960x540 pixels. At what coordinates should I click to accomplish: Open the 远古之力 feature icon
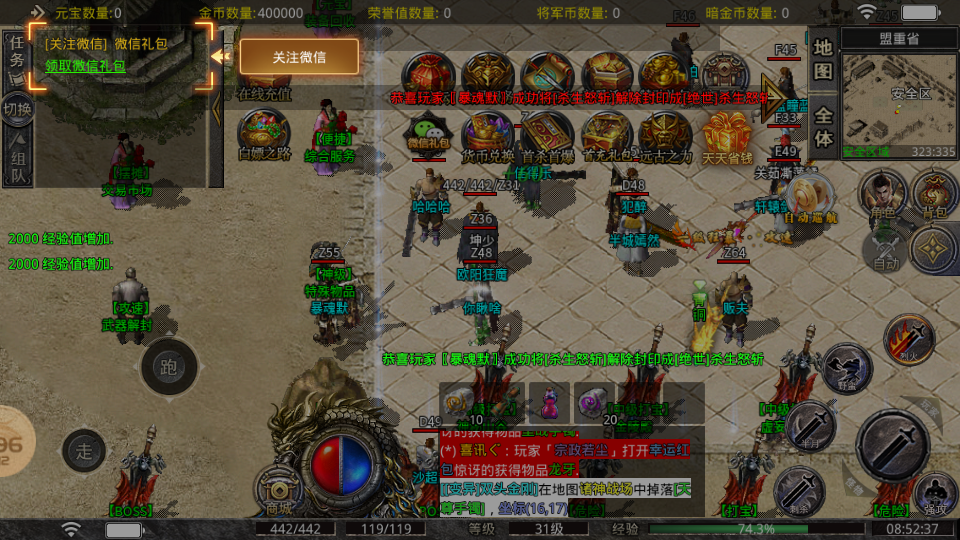pos(665,134)
